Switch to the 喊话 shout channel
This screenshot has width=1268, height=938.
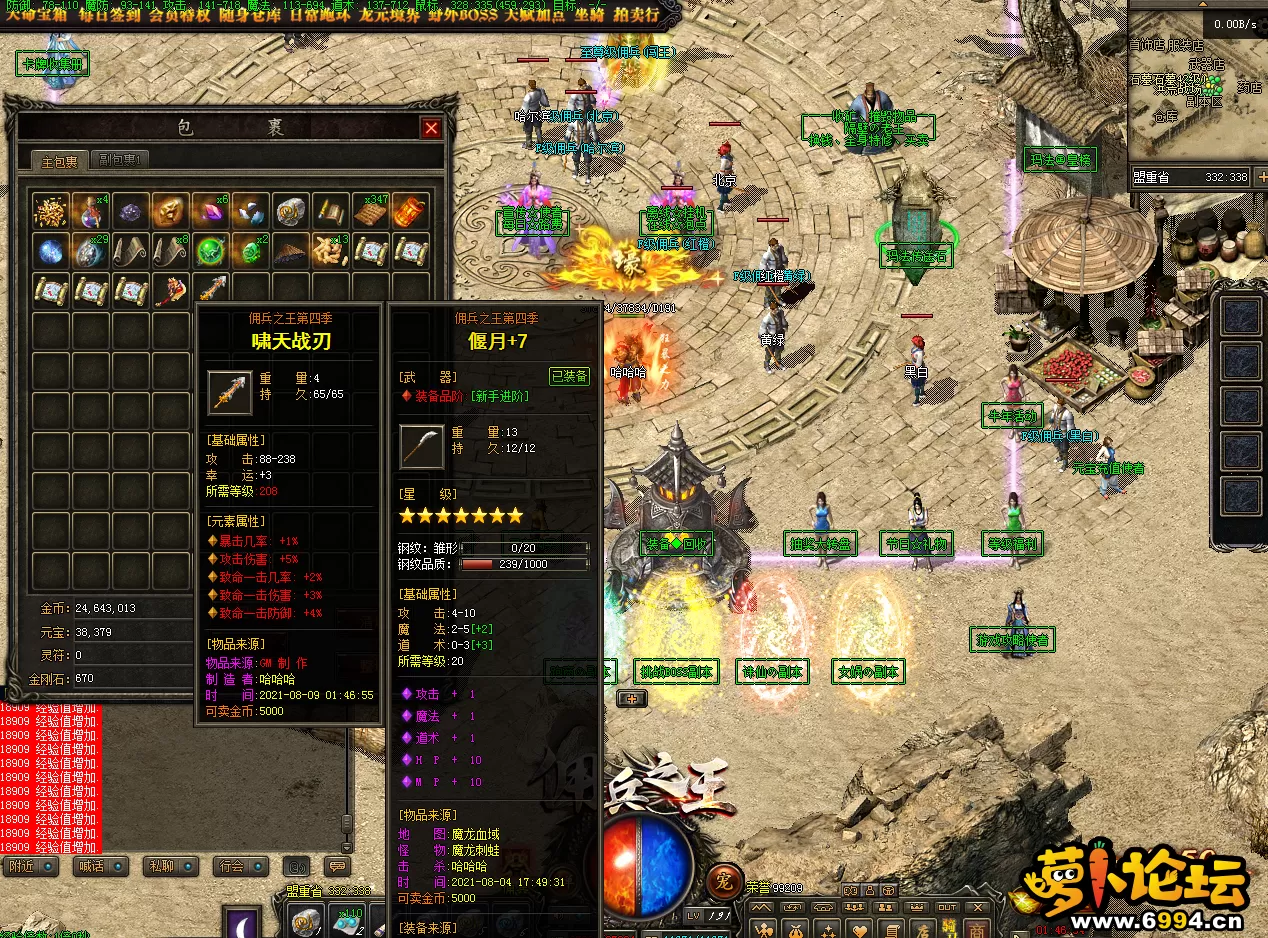tap(101, 866)
